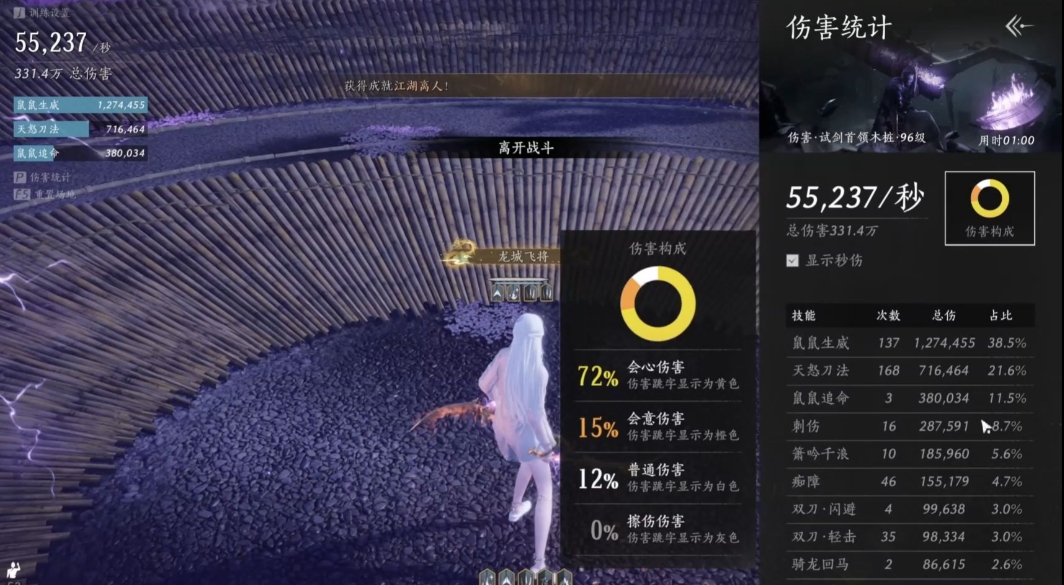1064x585 pixels.
Task: Collapse the 伤害统计 panel with the arrow
Action: [x=1018, y=26]
